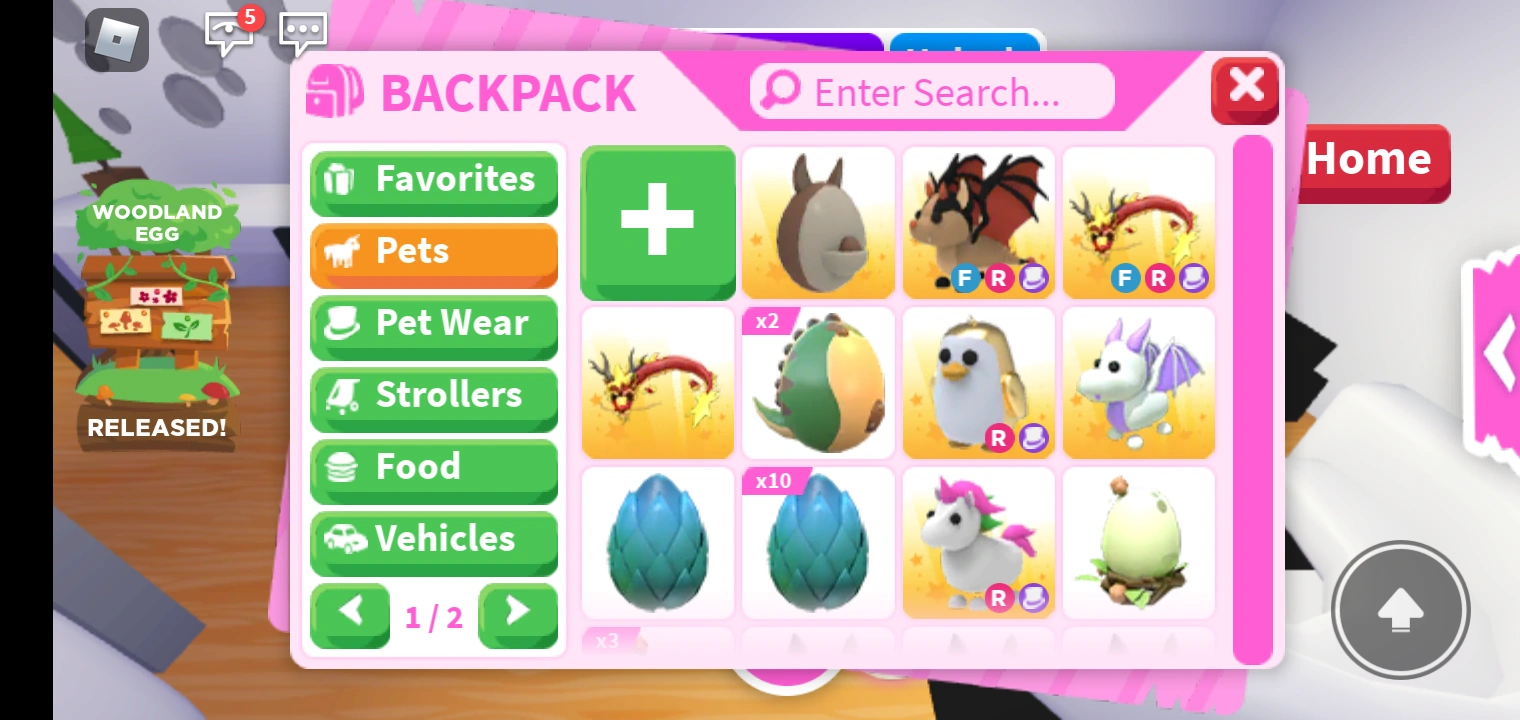Select the golden penguin pet thumbnail
Screen dimensions: 1520x720
978,383
